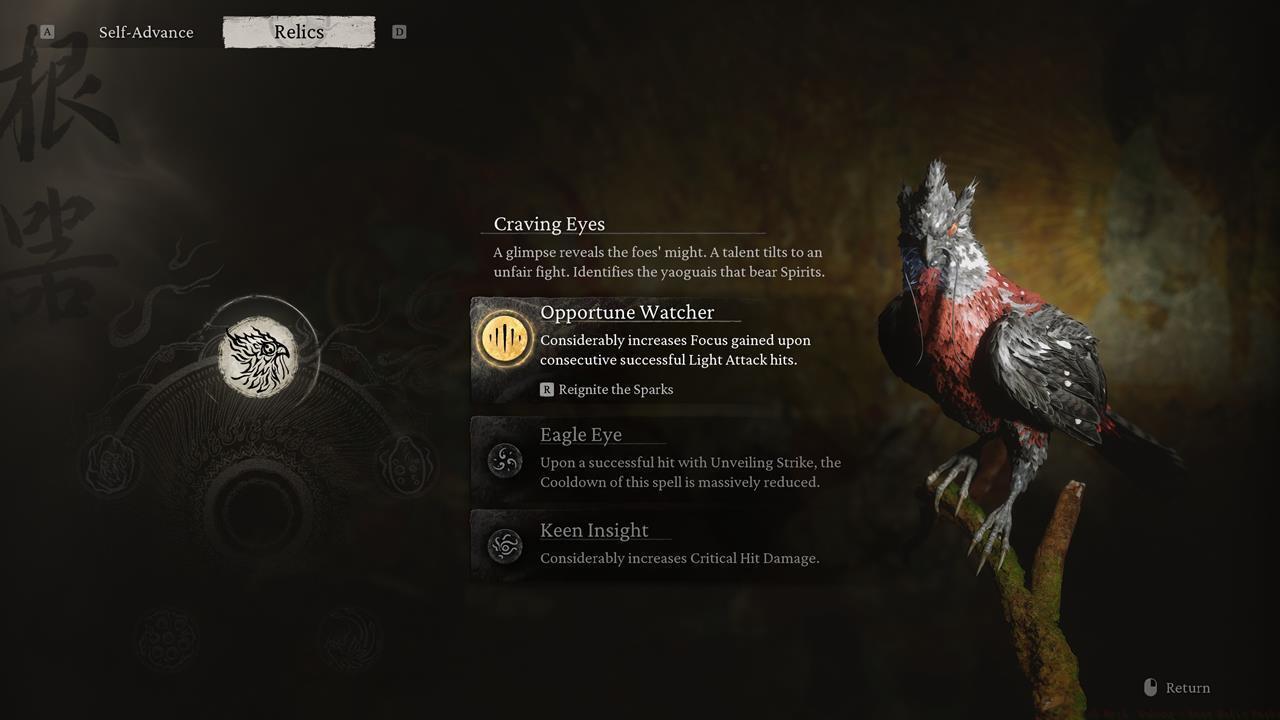1280x720 pixels.
Task: Click the A key indicator near Self-Advance
Action: click(46, 31)
